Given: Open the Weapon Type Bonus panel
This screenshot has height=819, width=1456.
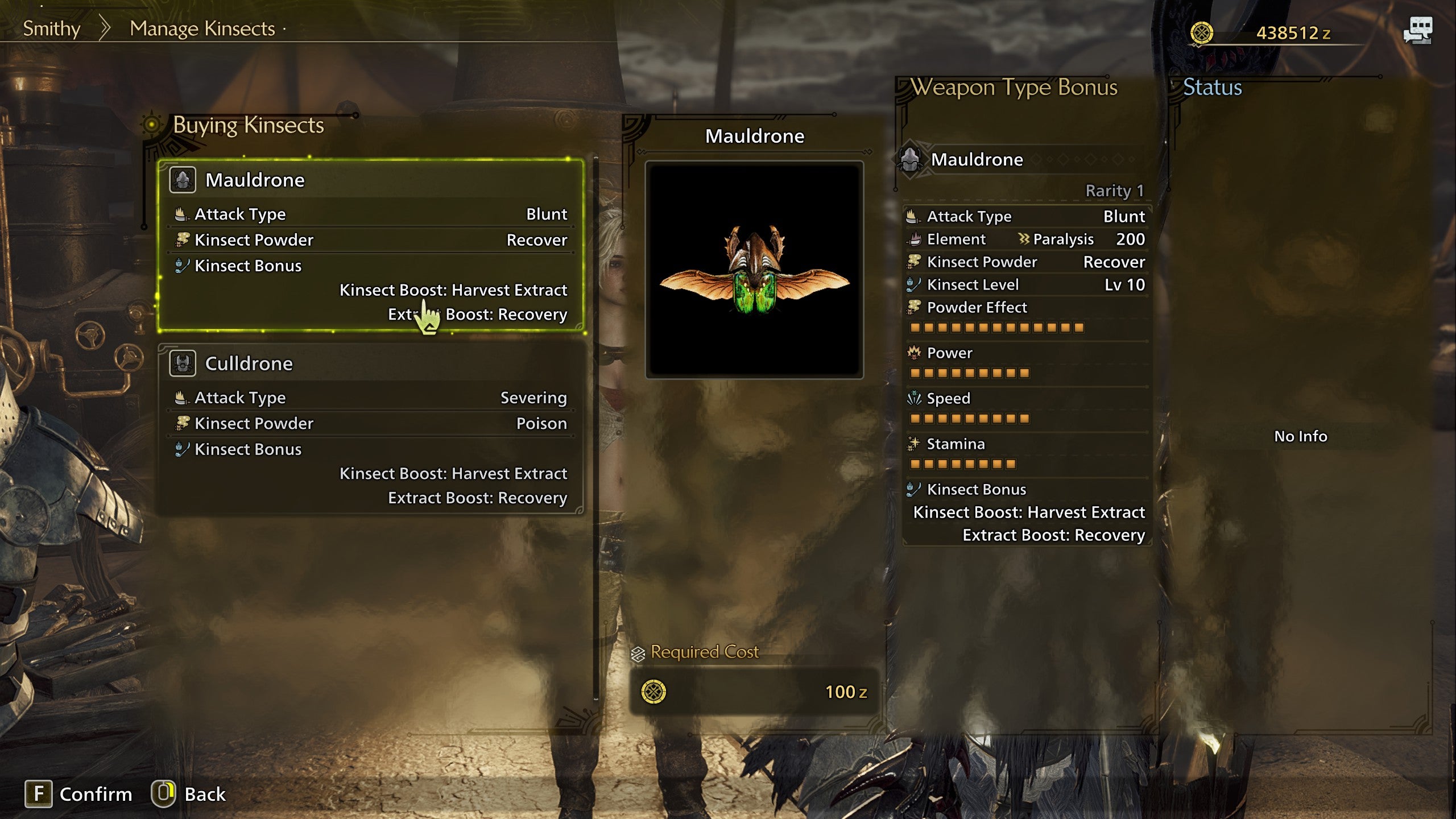Looking at the screenshot, I should [1014, 88].
